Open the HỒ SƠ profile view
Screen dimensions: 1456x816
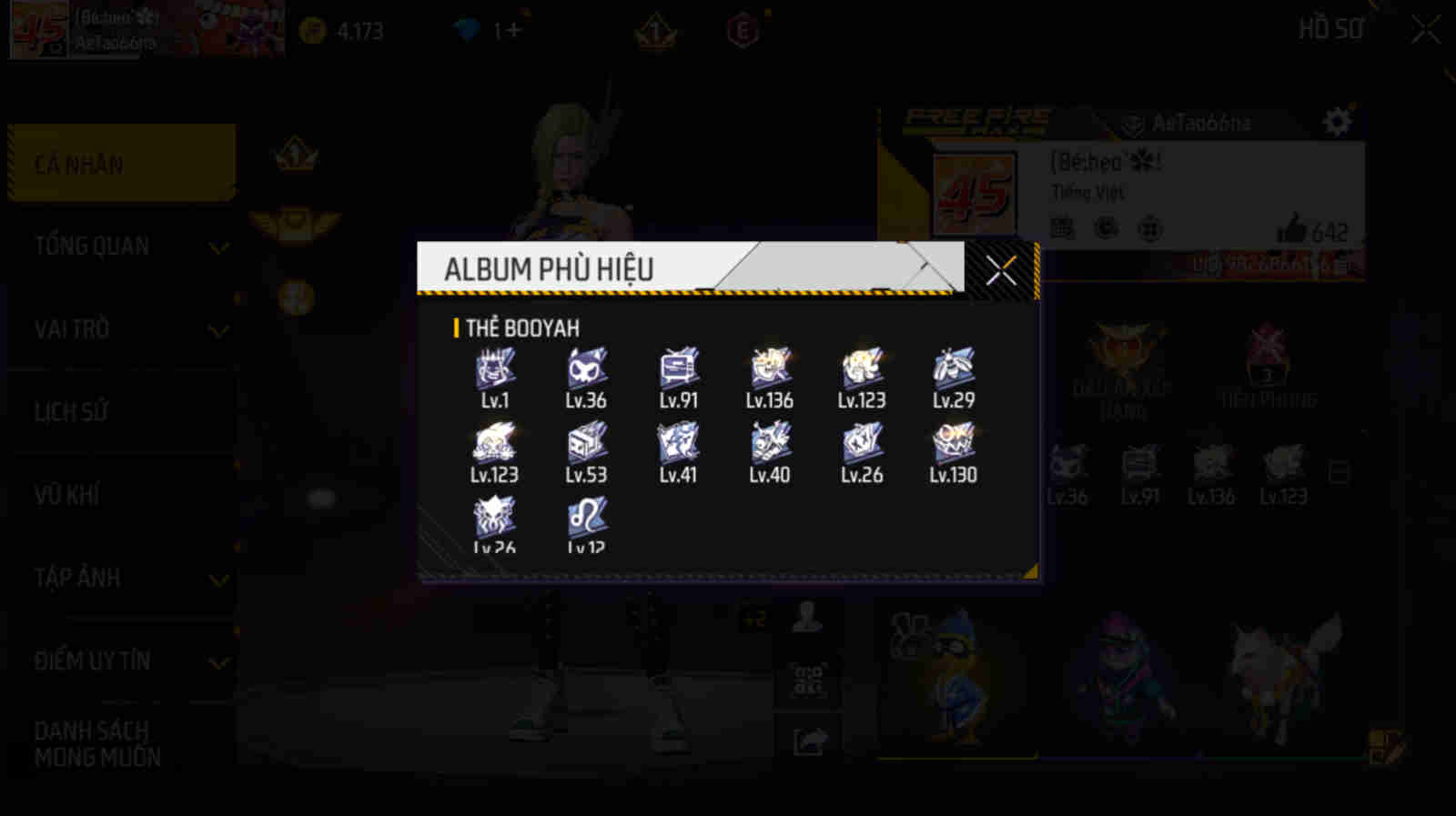point(1330,28)
